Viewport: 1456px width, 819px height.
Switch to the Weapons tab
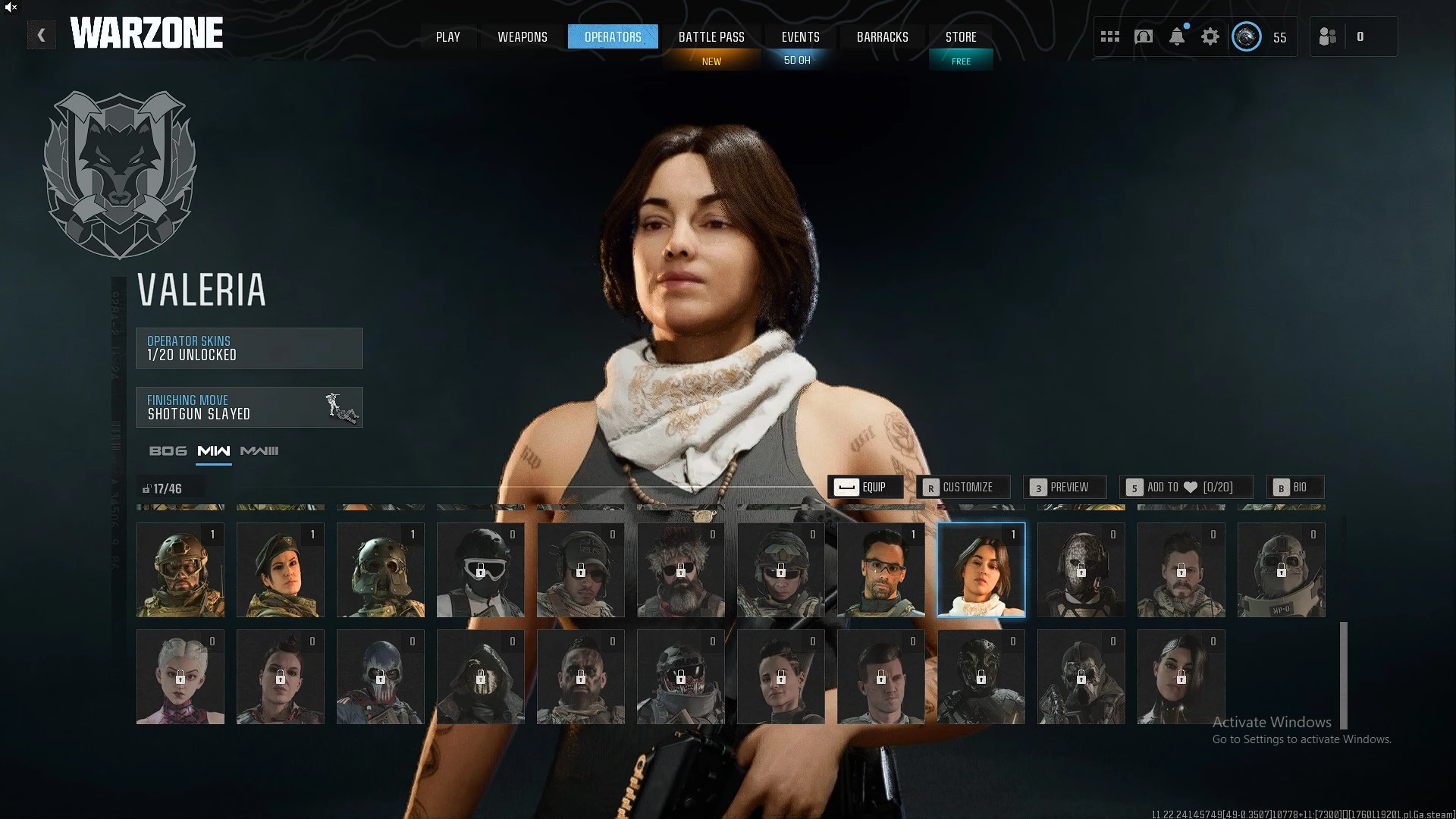pyautogui.click(x=522, y=36)
